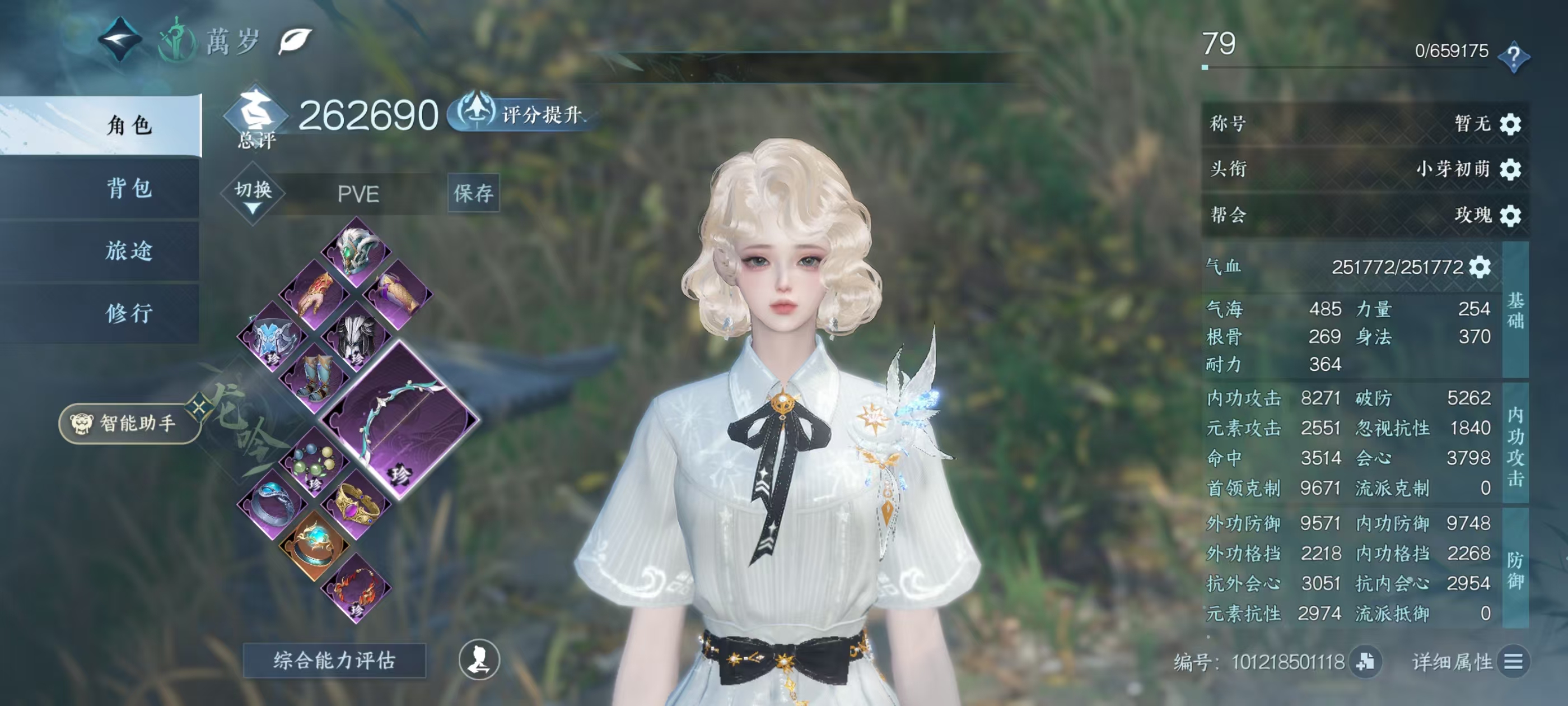
Task: Open the 帮会 settings gear
Action: click(1510, 215)
